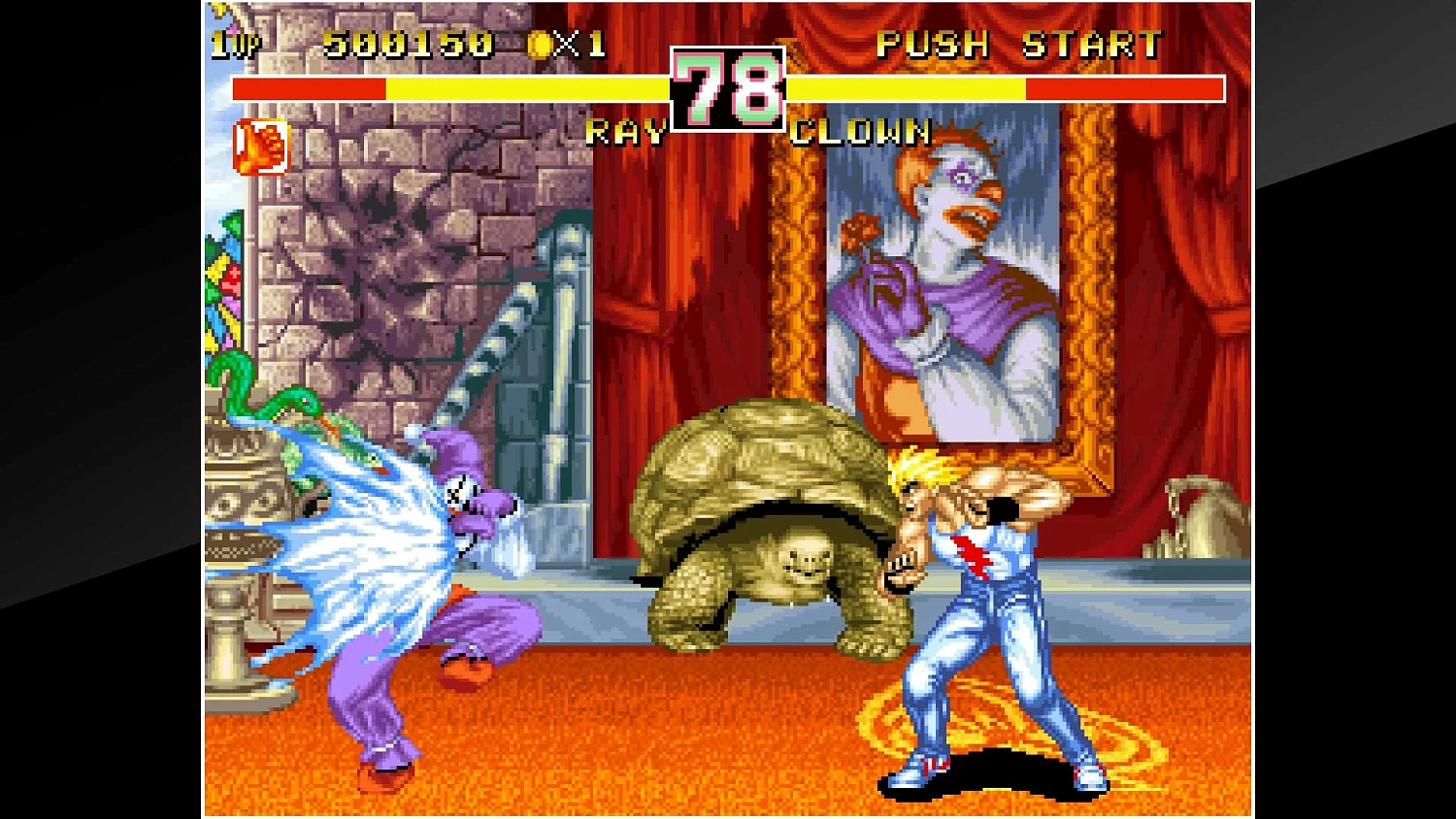Click the cracked stone wall
Image resolution: width=1456 pixels, height=819 pixels.
coord(388,252)
